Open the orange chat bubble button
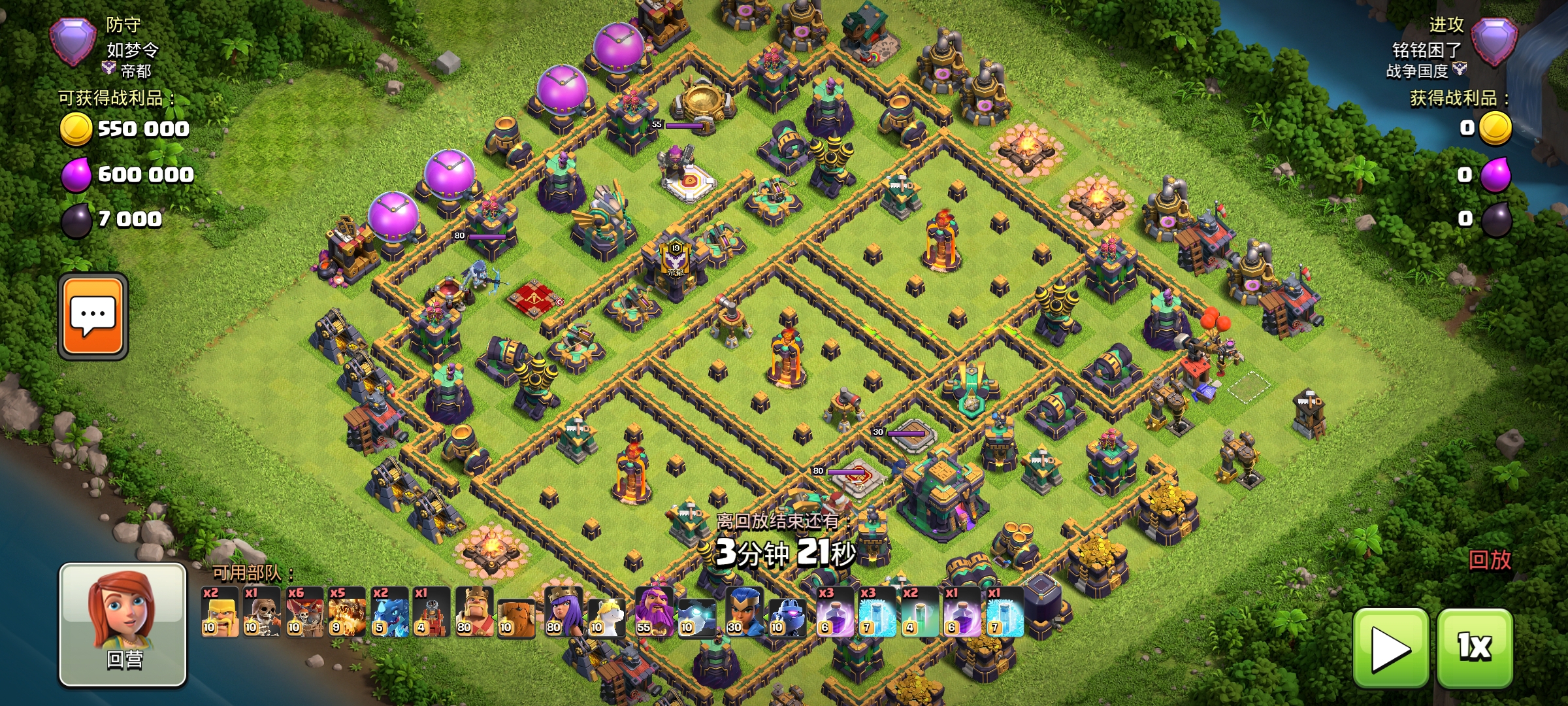The width and height of the screenshot is (1568, 706). coord(93,316)
